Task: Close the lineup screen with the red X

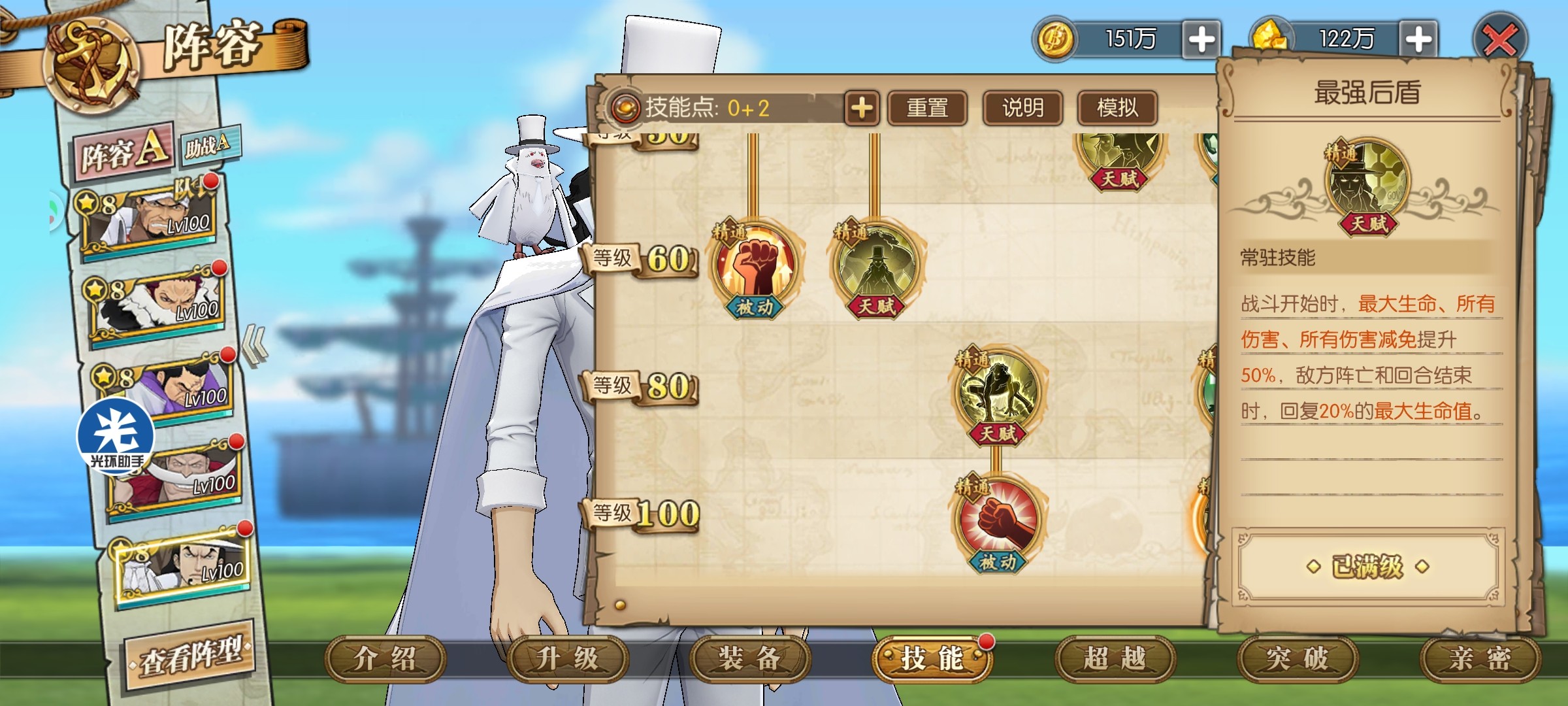Action: pos(1500,41)
